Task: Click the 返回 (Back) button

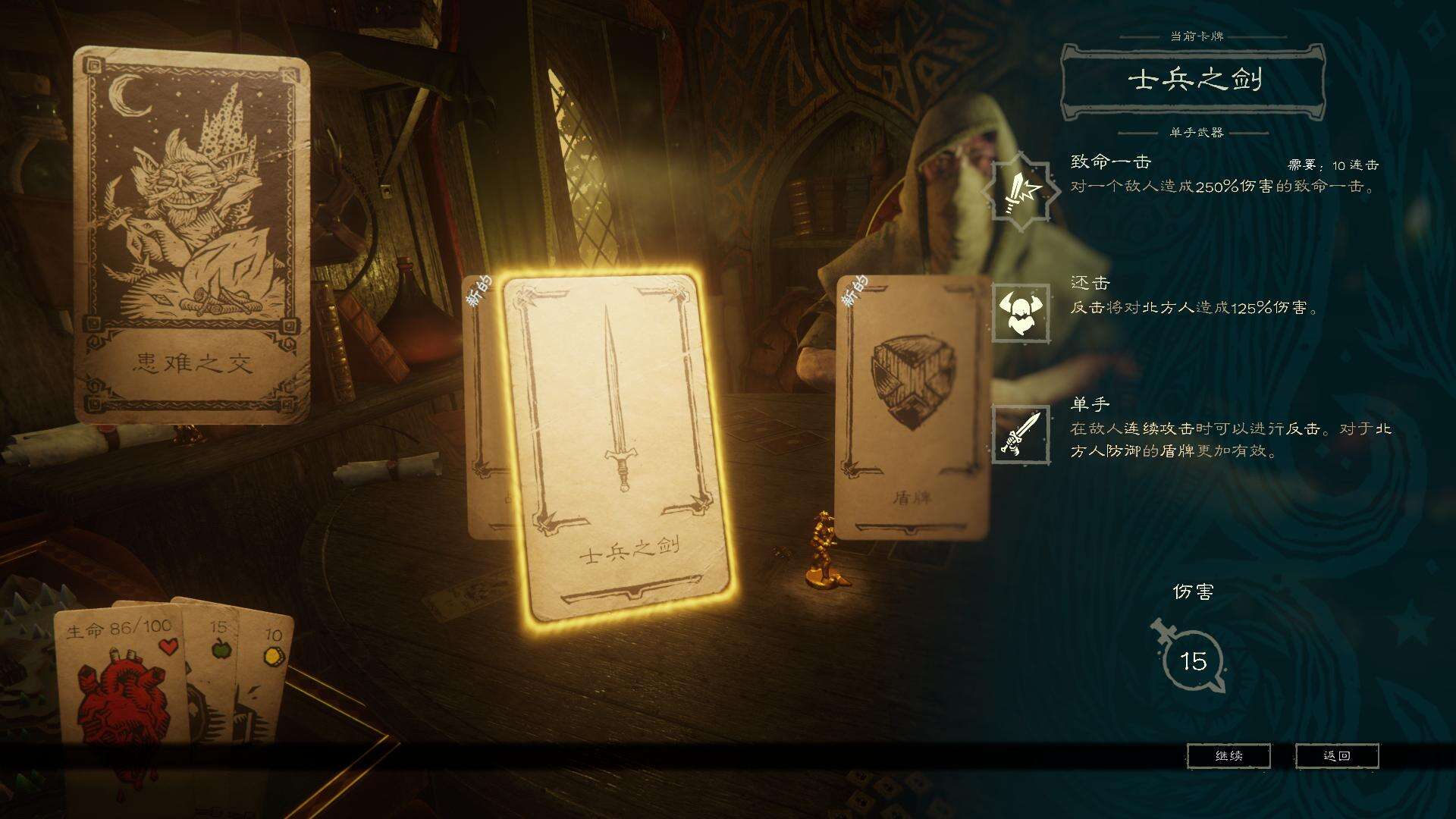Action: point(1337,756)
